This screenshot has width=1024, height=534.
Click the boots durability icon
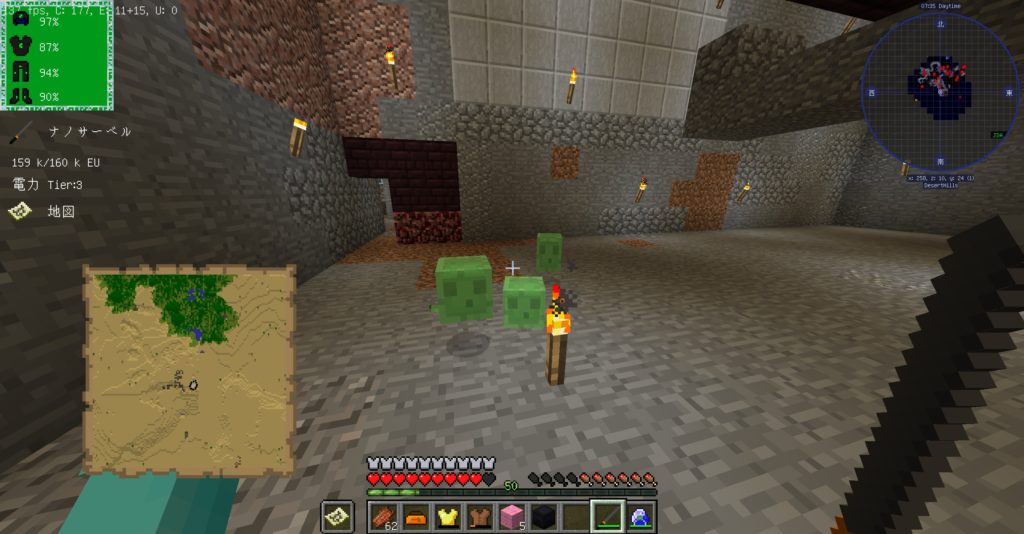(19, 97)
